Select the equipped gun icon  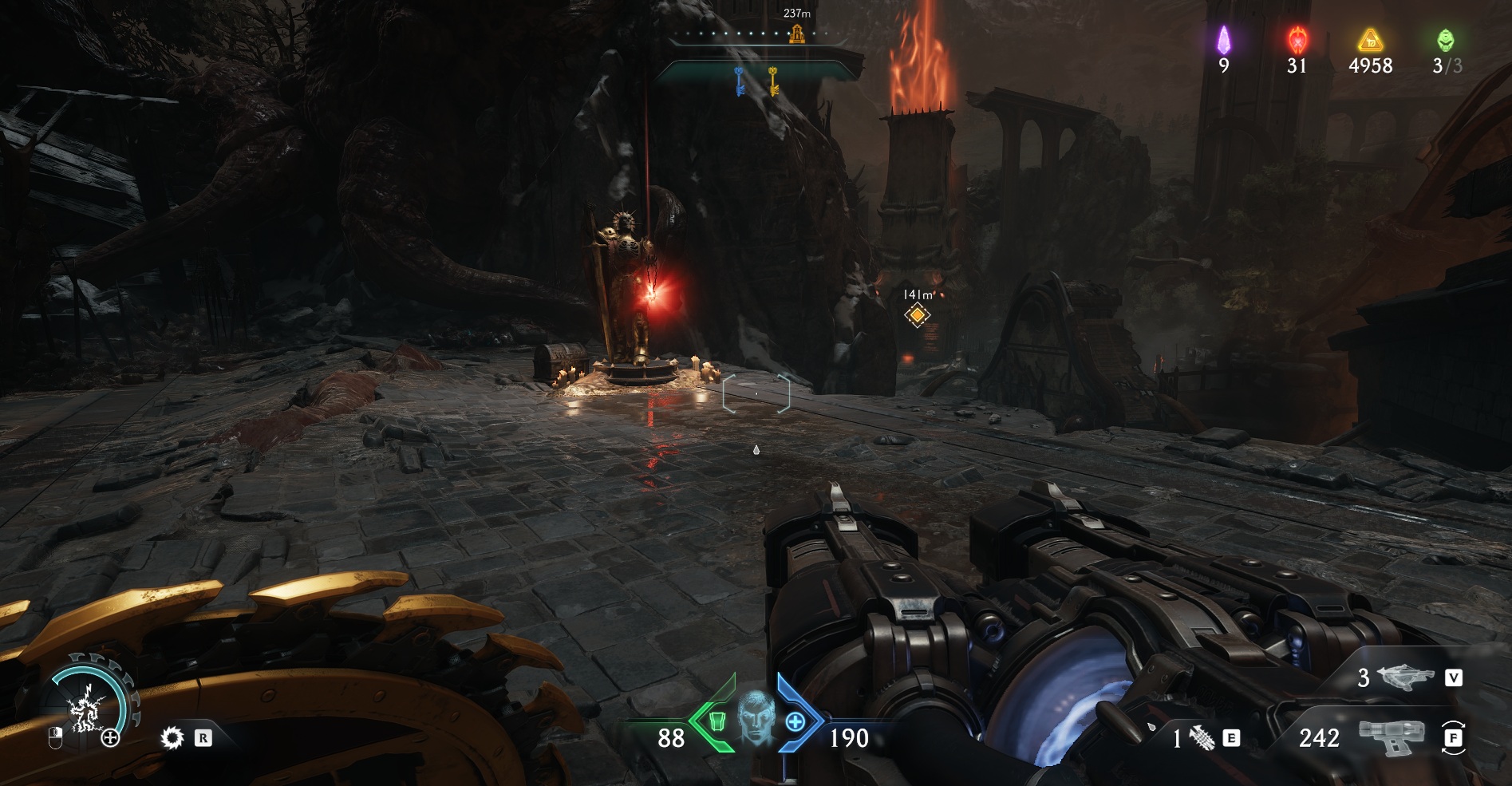[1391, 738]
